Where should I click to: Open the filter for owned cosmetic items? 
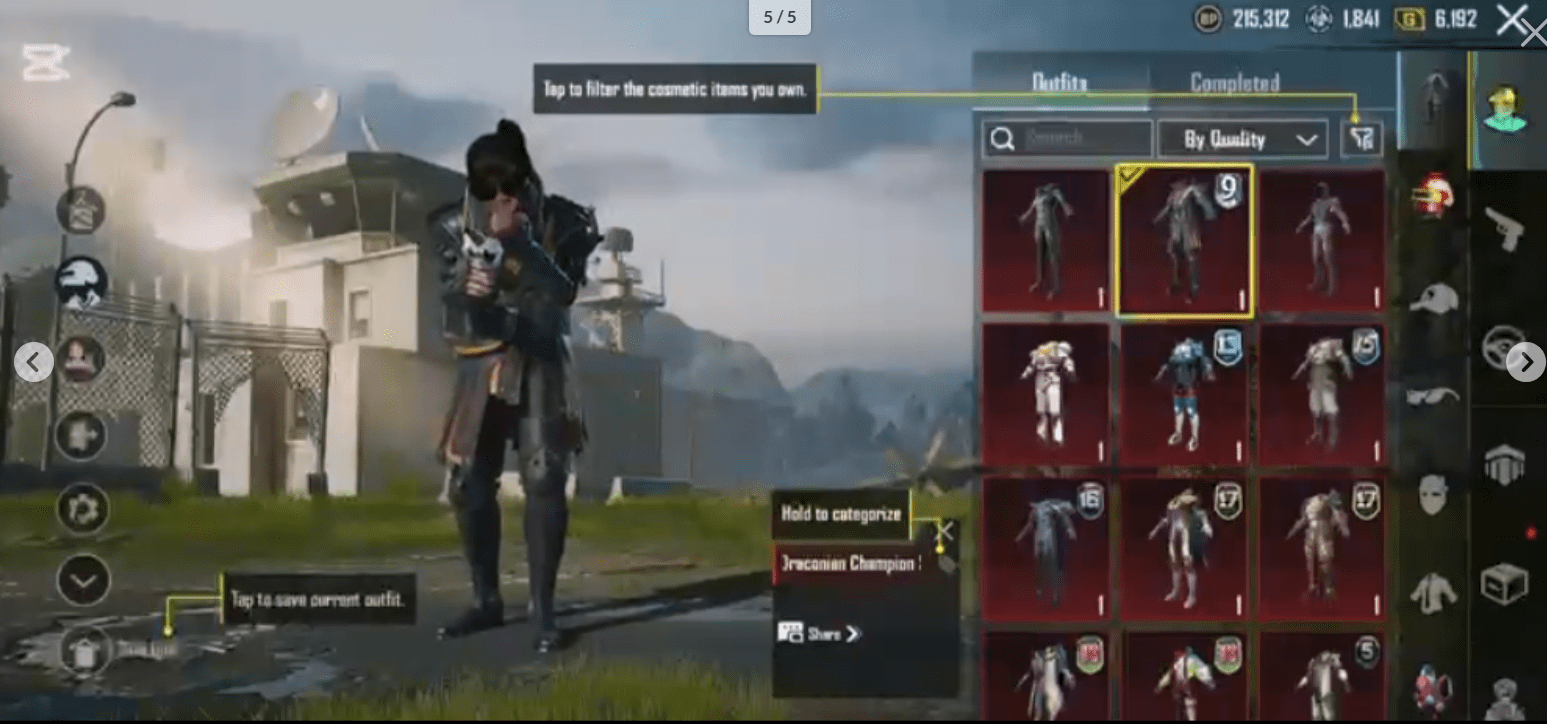tap(1361, 139)
